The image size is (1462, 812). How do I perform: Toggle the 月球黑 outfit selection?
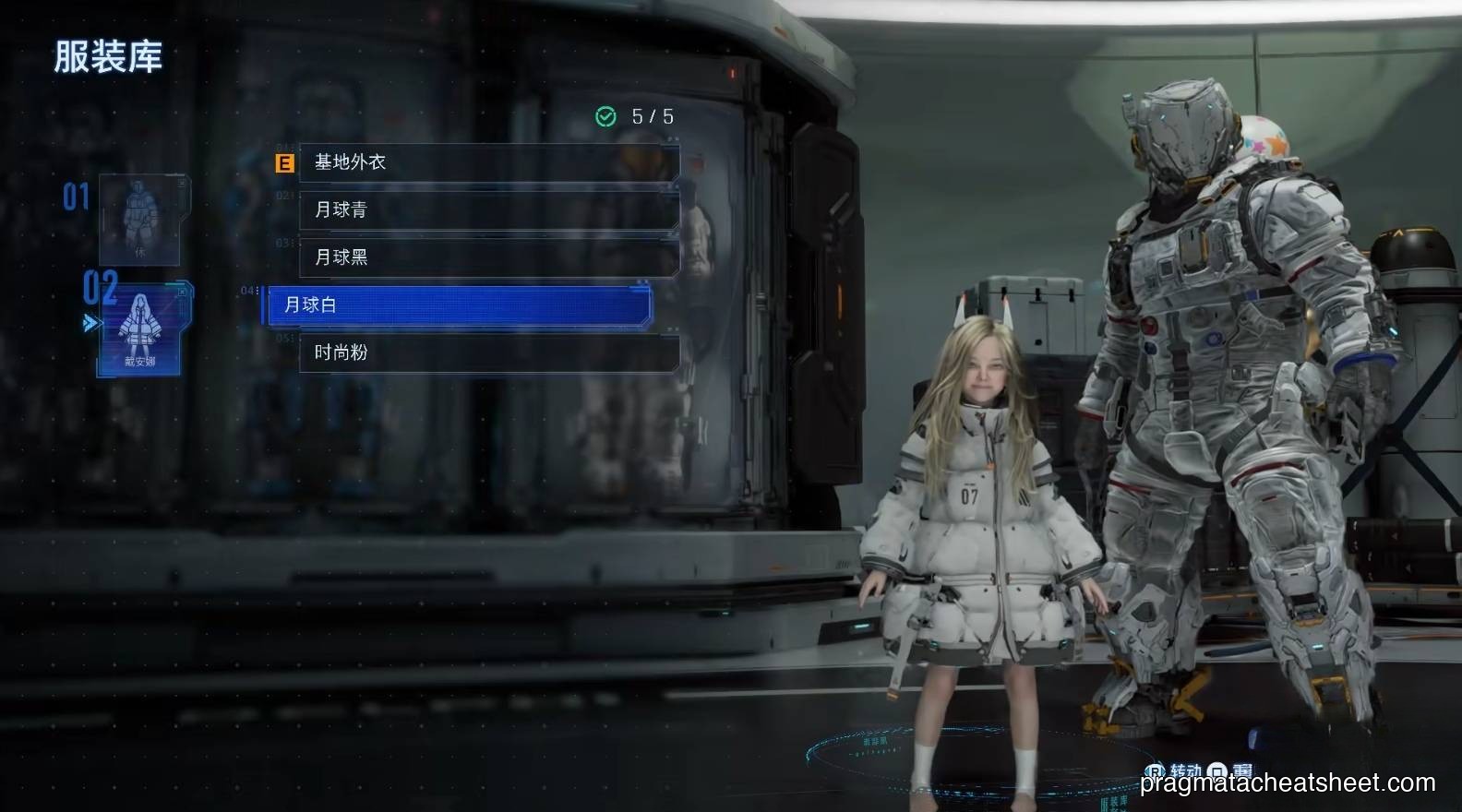click(488, 257)
